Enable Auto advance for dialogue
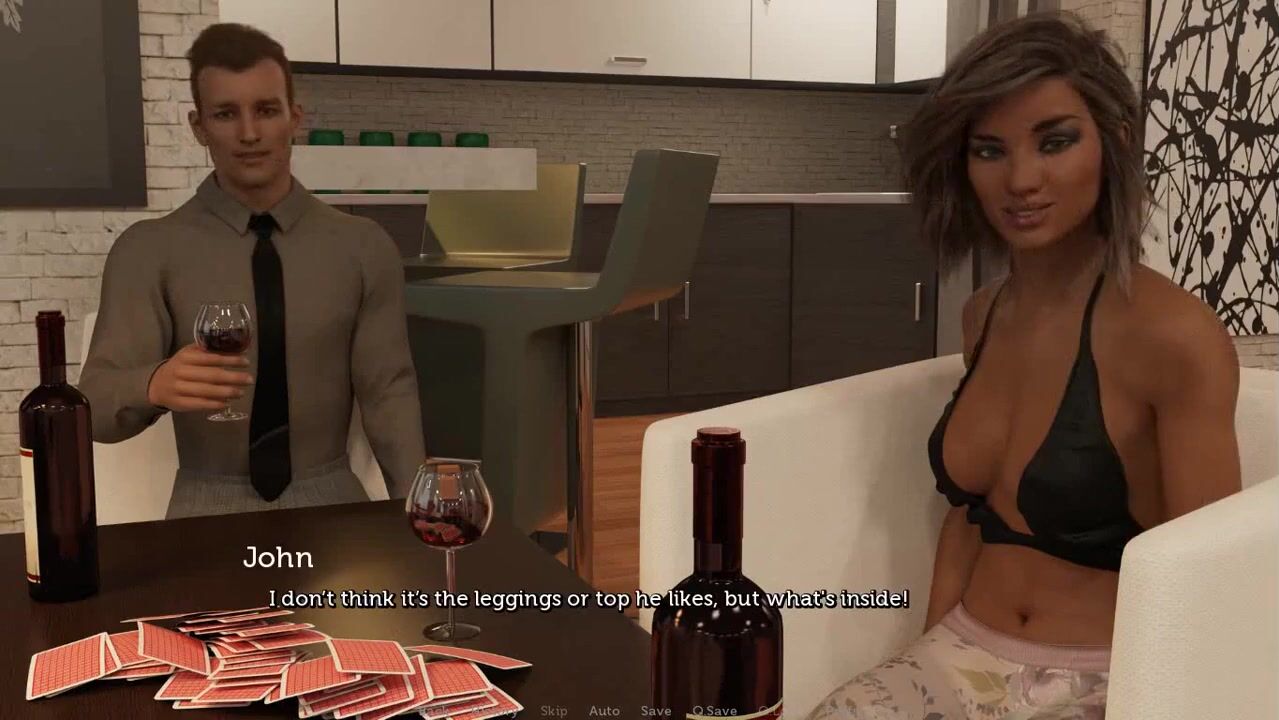 pyautogui.click(x=604, y=711)
